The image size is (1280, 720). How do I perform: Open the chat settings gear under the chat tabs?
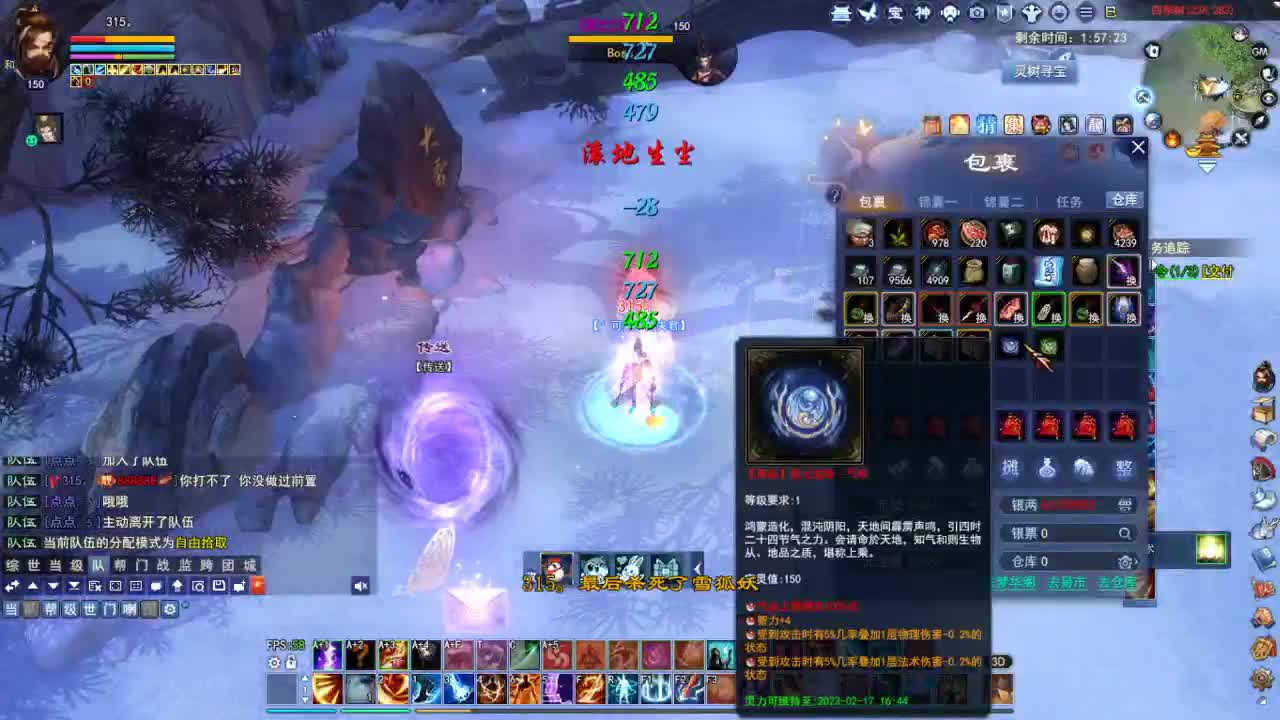[170, 609]
